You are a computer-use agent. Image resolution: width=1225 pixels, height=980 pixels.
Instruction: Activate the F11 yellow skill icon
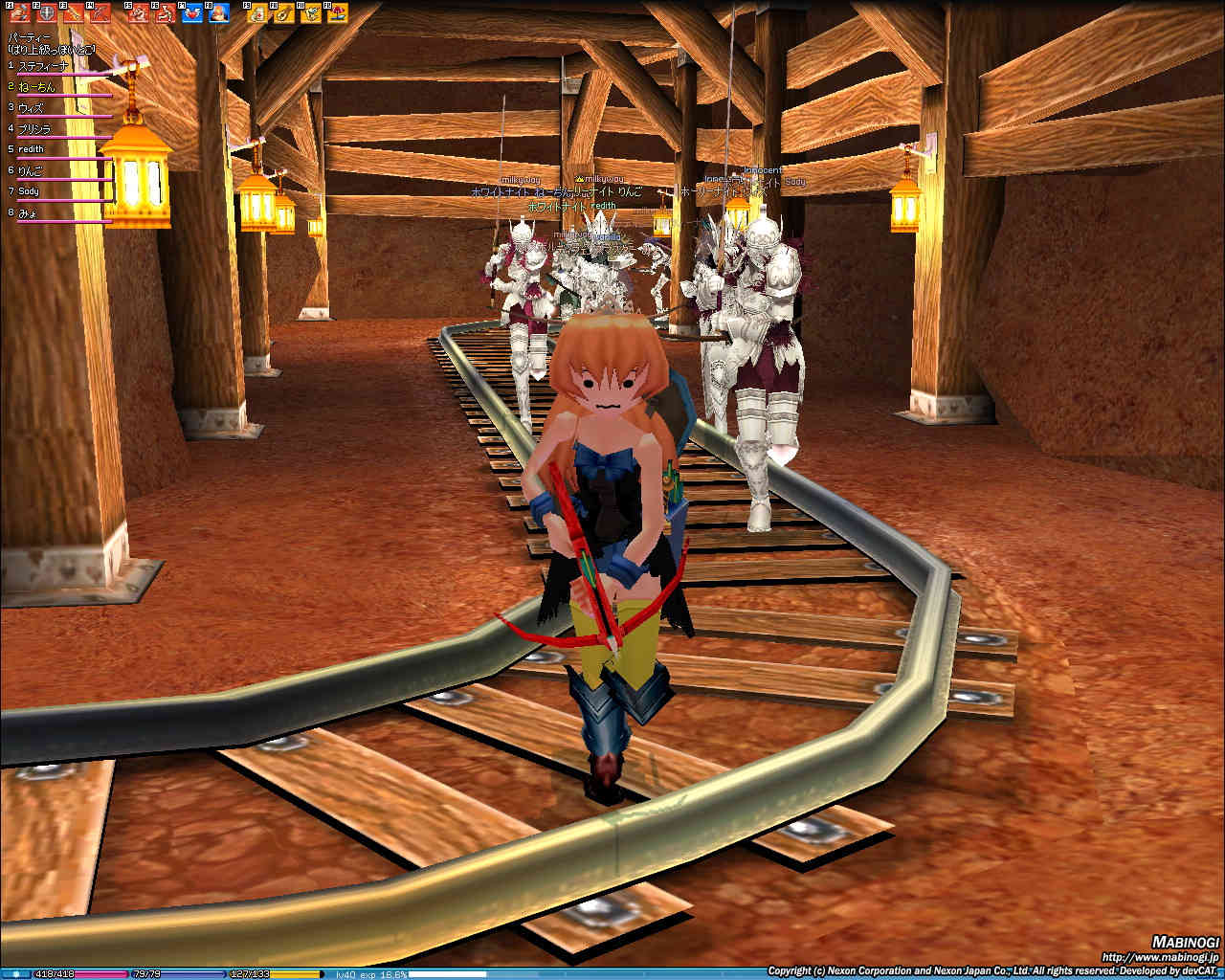(x=311, y=13)
